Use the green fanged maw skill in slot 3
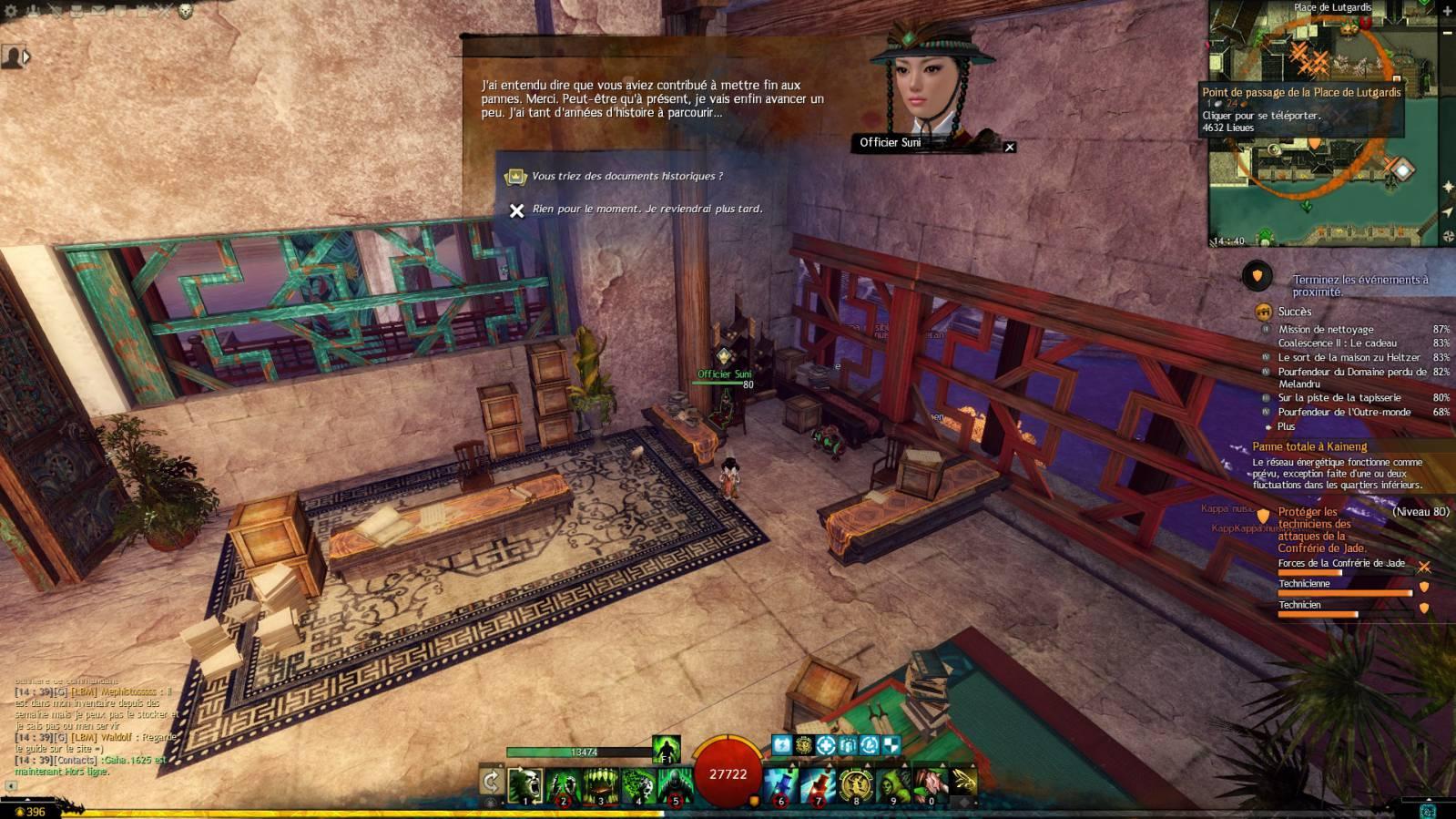This screenshot has width=1456, height=819. pyautogui.click(x=600, y=783)
